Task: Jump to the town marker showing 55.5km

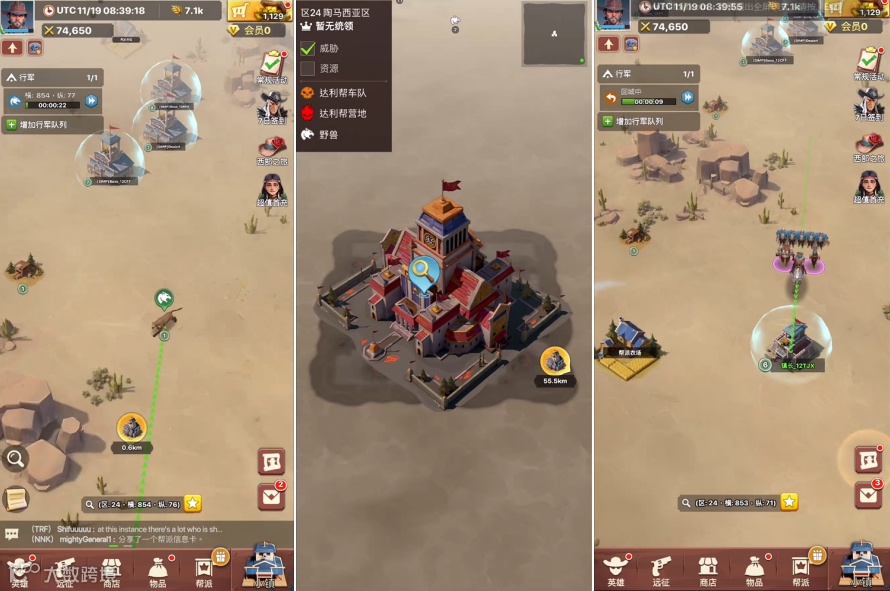Action: point(555,362)
